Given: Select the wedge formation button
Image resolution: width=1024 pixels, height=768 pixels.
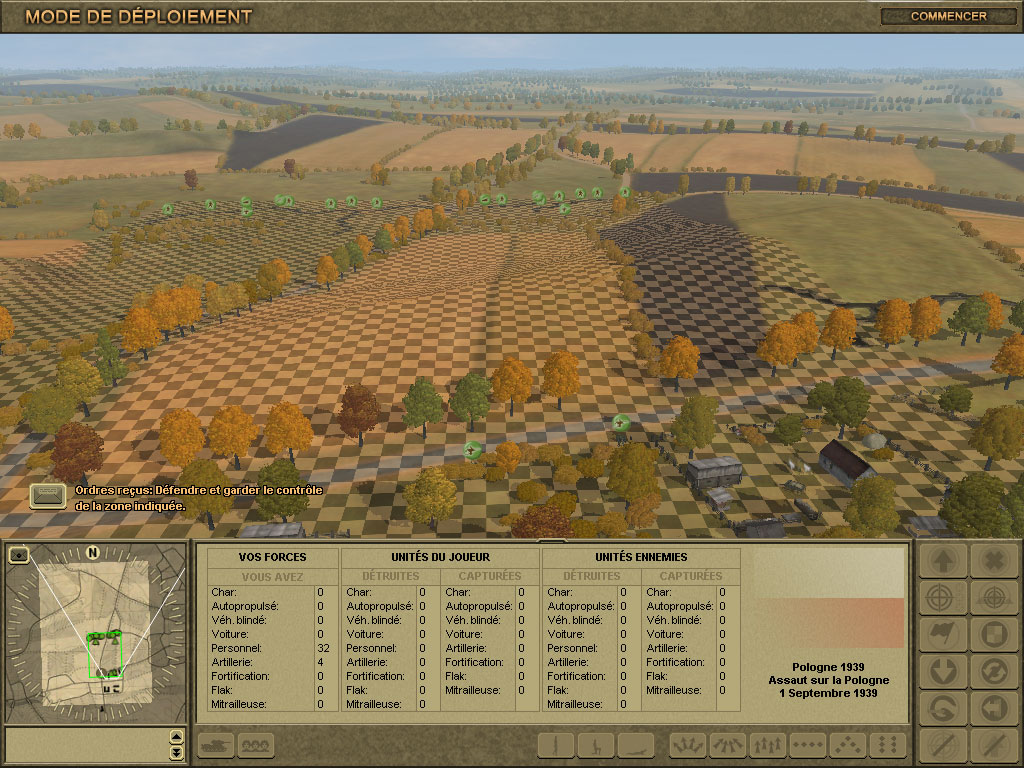Looking at the screenshot, I should (848, 745).
